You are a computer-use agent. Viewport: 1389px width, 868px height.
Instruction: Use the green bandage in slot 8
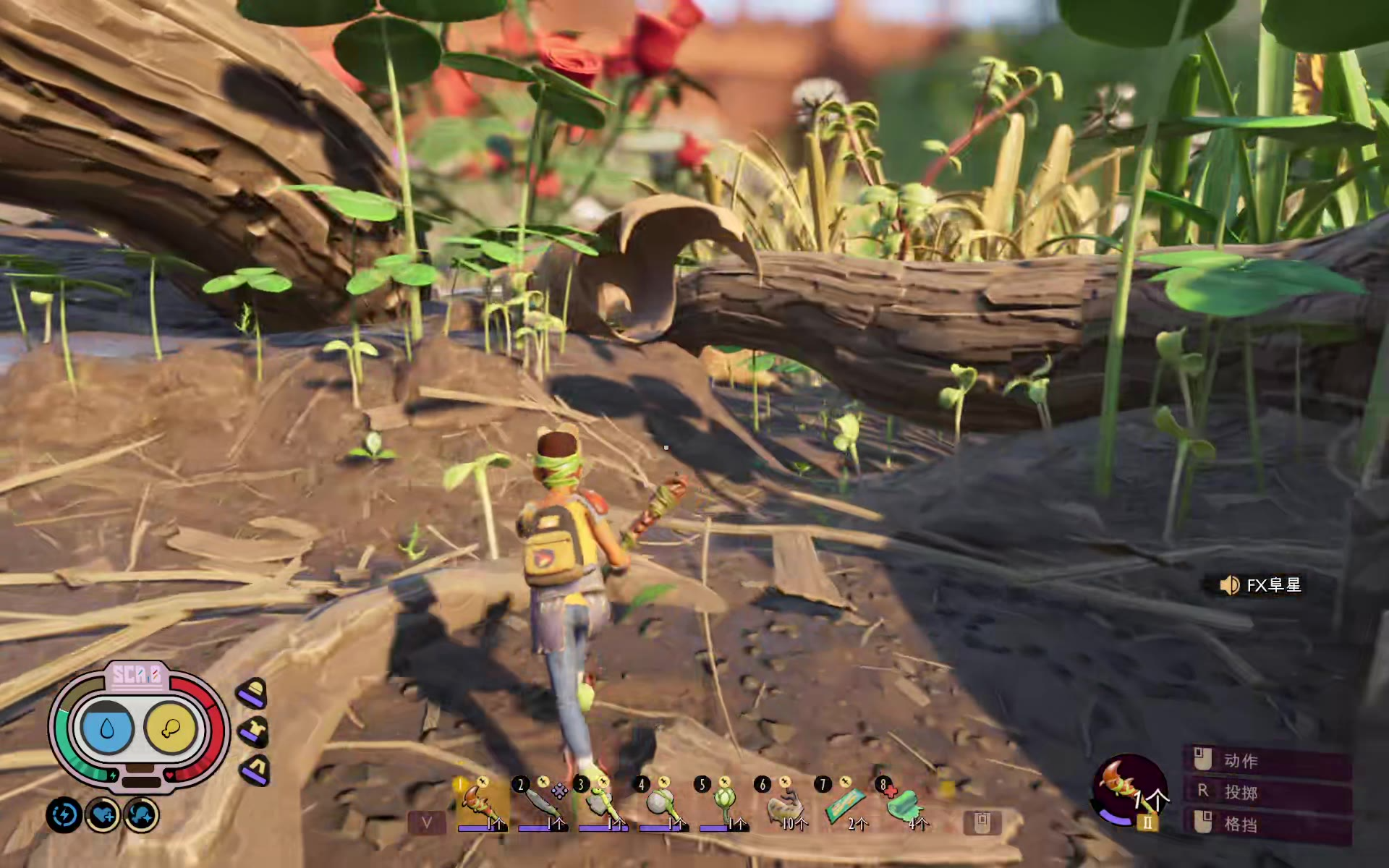click(x=904, y=804)
